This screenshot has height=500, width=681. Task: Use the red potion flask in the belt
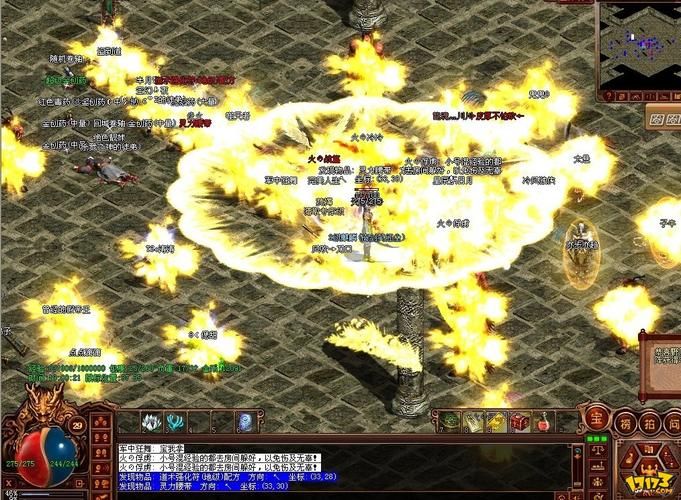pyautogui.click(x=542, y=422)
